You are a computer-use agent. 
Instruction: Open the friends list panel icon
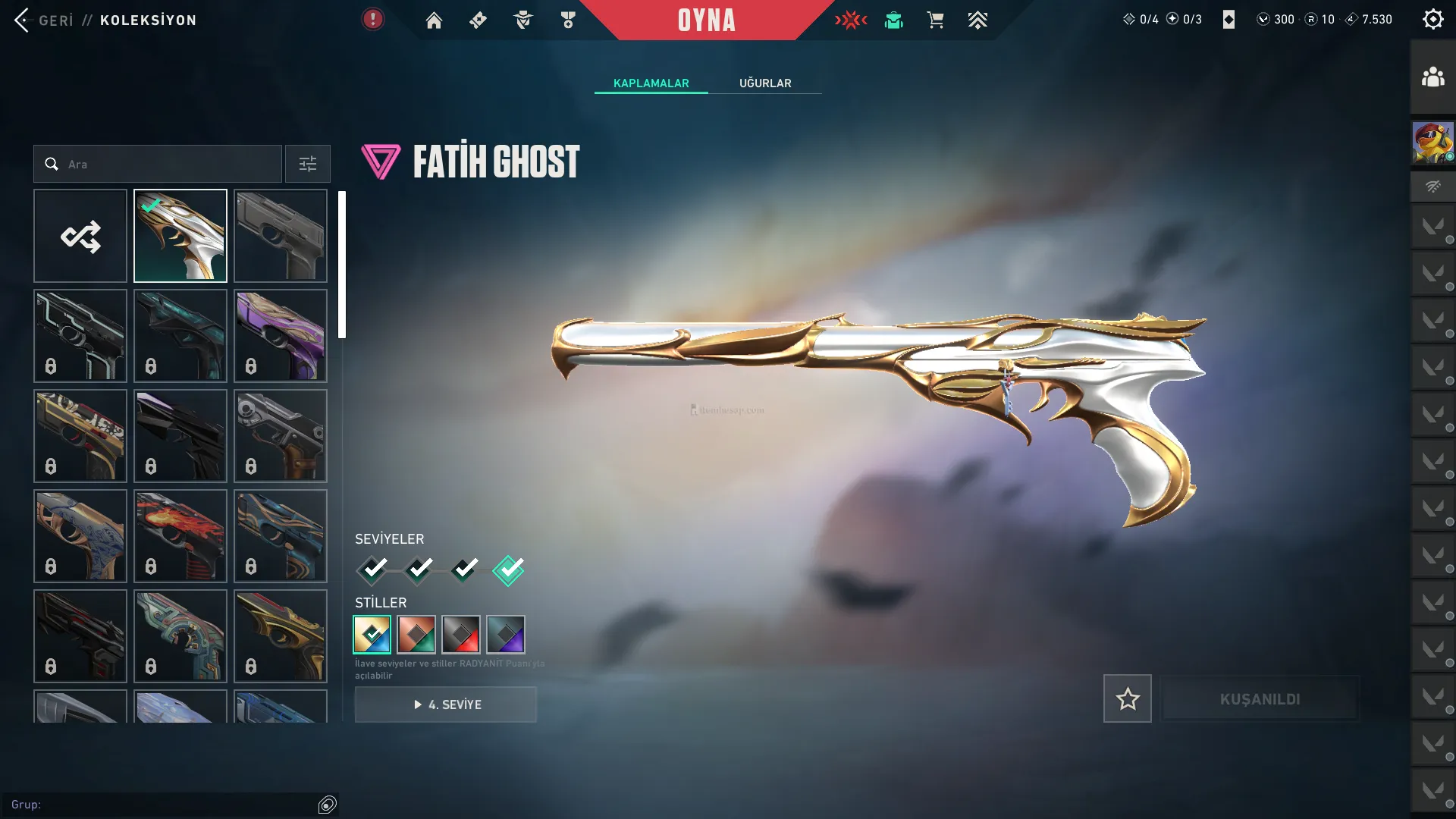[x=1432, y=77]
